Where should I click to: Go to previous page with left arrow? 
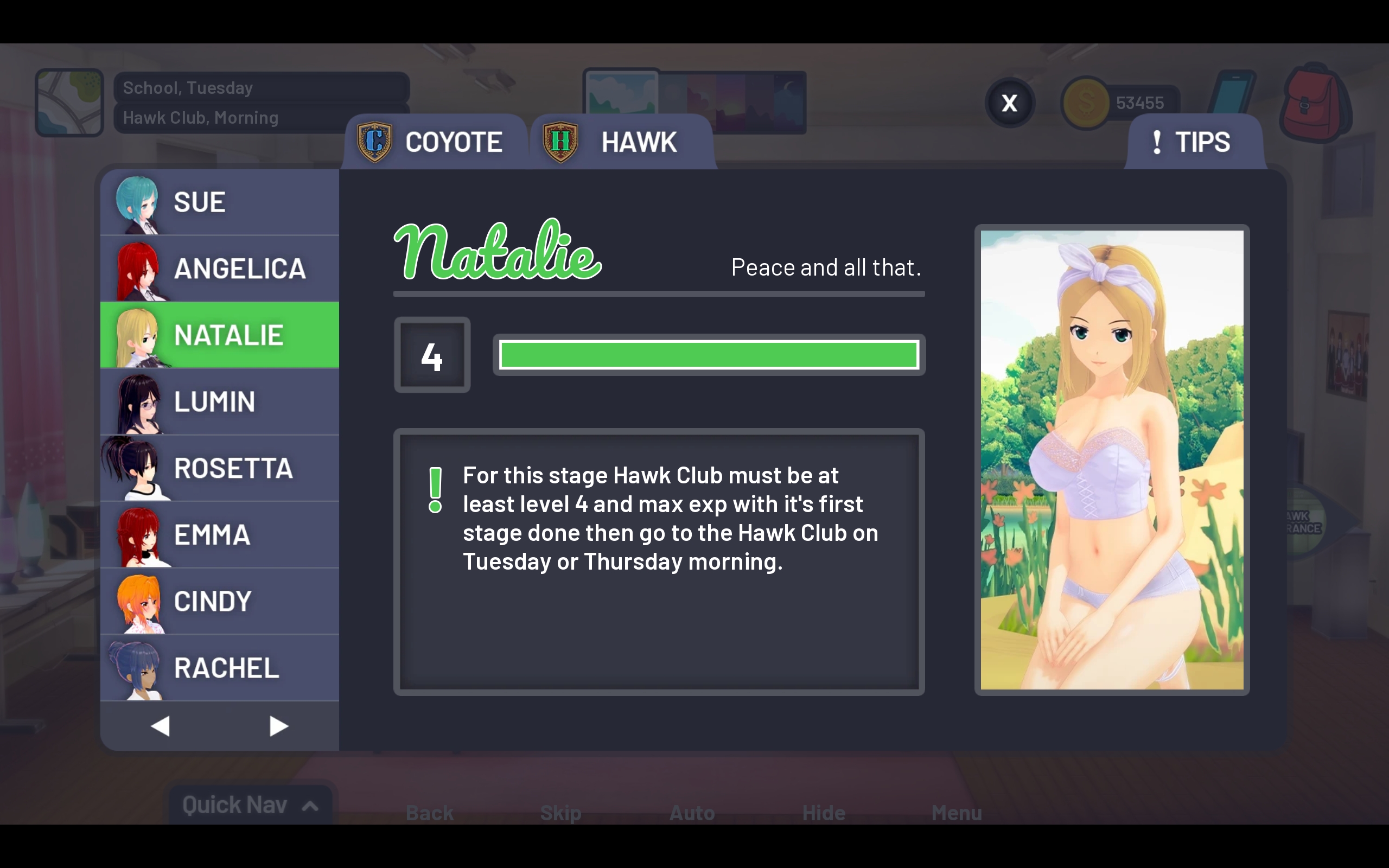[160, 726]
